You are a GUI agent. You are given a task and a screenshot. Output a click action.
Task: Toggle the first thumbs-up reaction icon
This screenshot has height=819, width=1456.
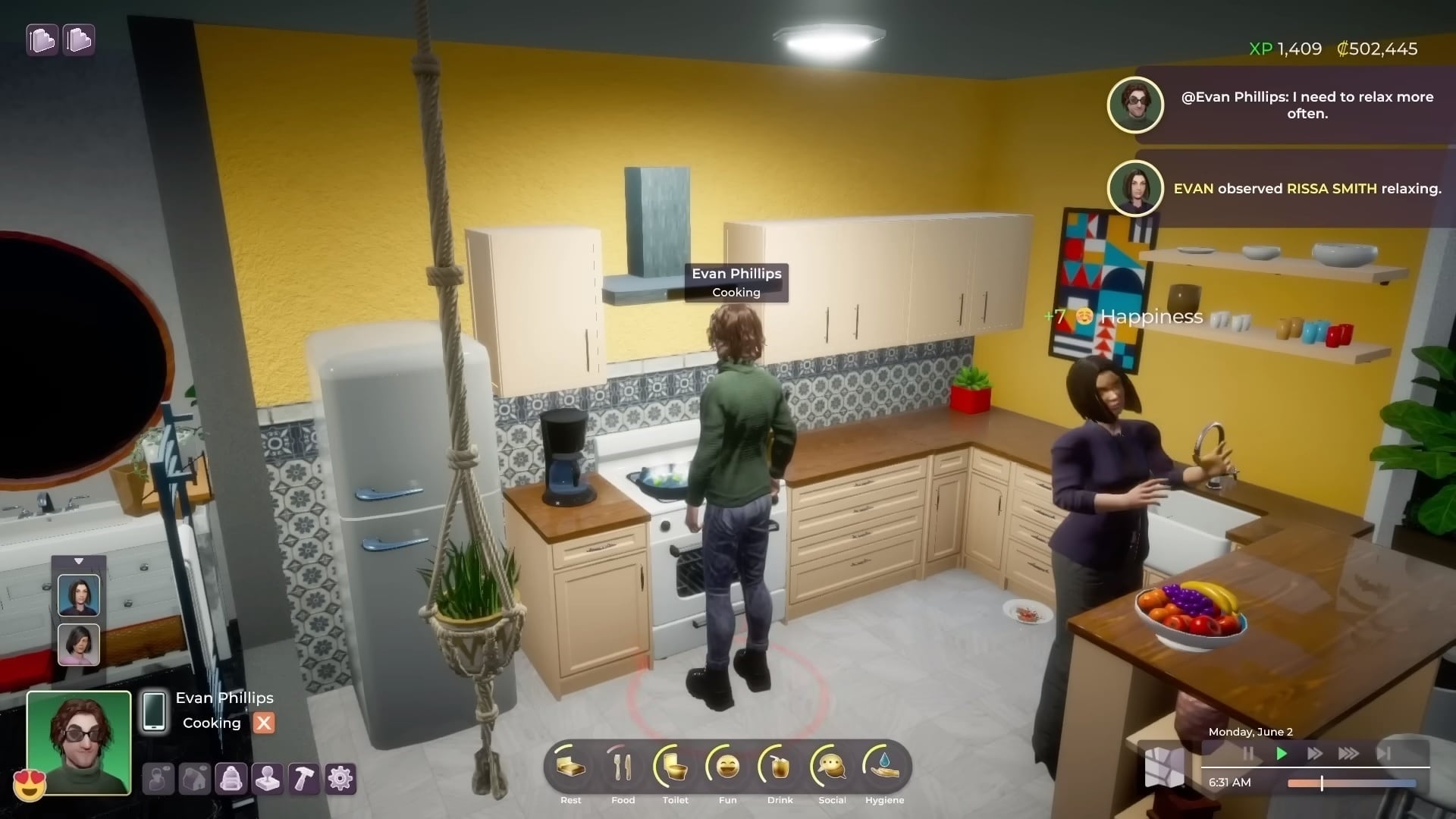click(42, 39)
